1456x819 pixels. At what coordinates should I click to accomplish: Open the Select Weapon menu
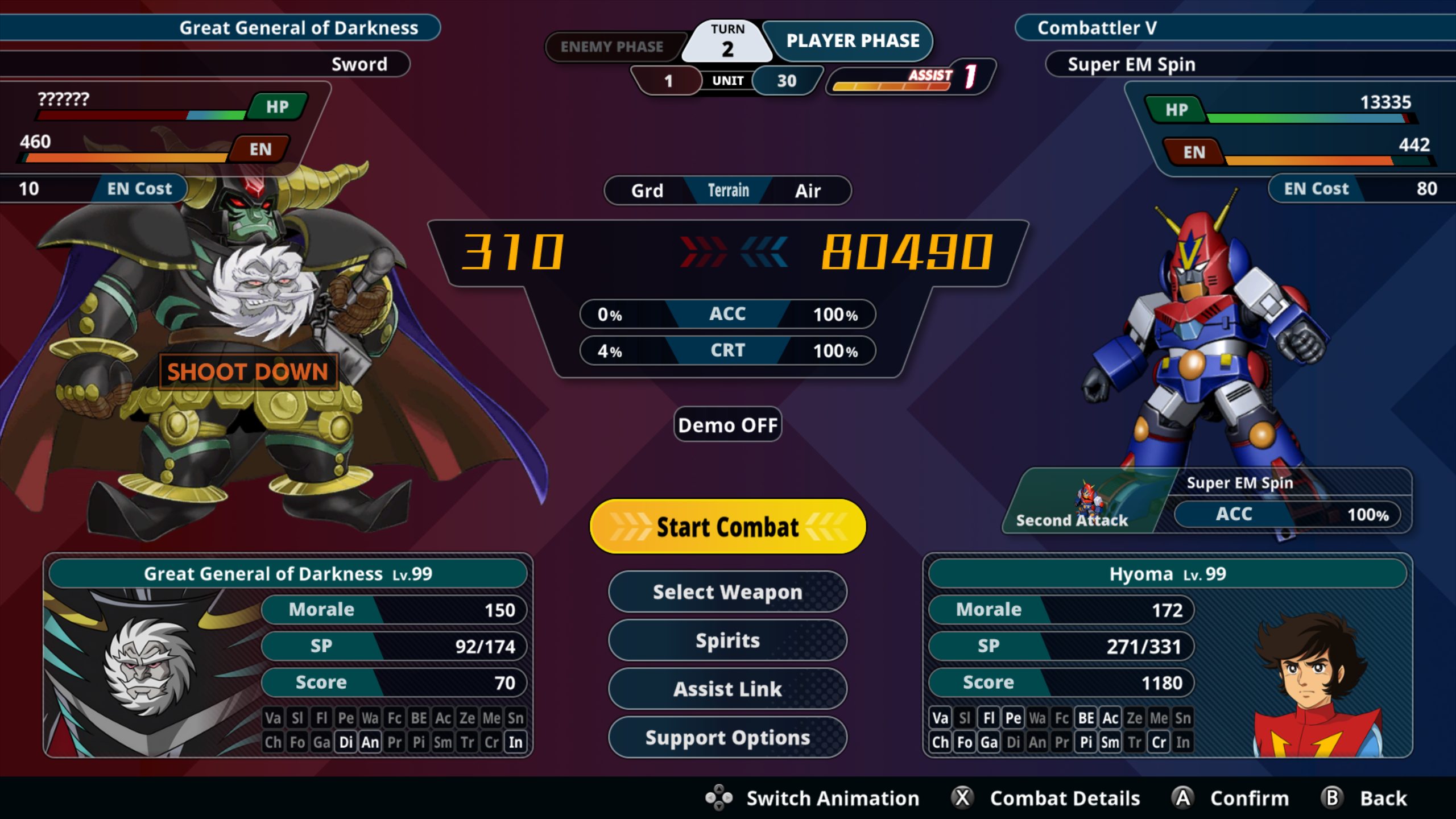click(727, 592)
